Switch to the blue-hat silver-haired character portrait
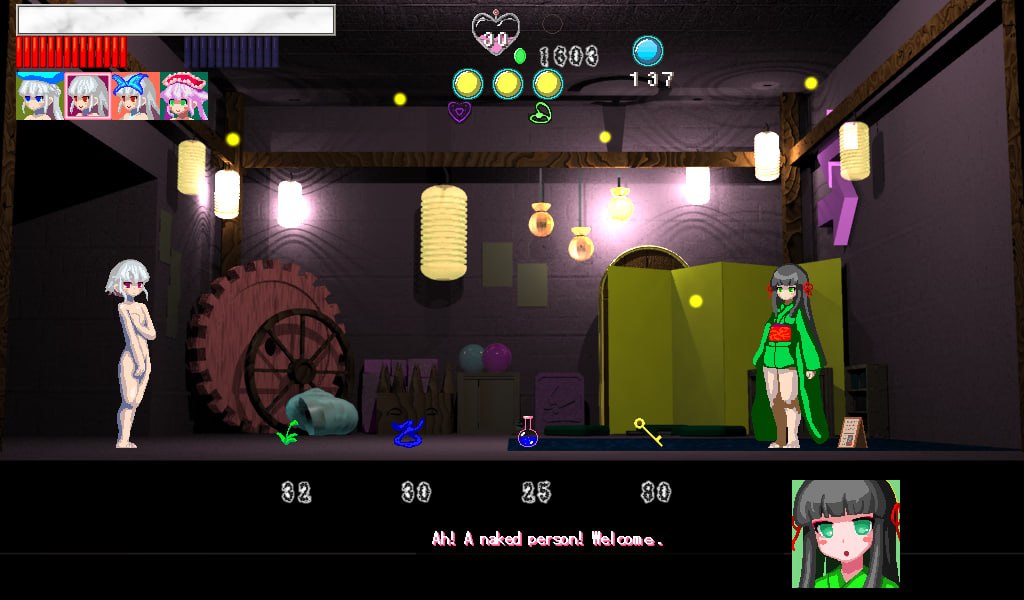Screen dimensions: 1024x600 tap(40, 96)
